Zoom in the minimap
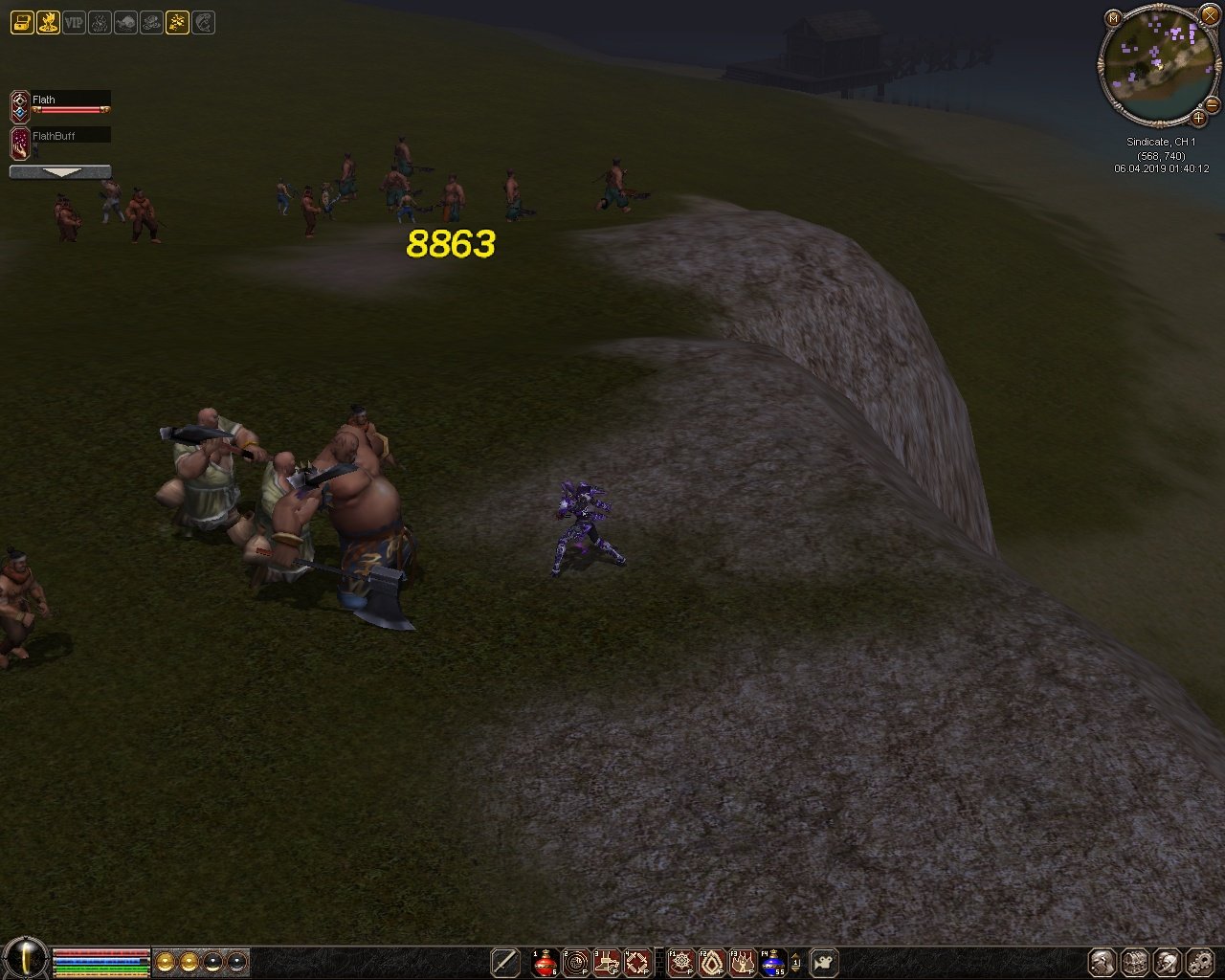This screenshot has width=1225, height=980. [x=1198, y=119]
